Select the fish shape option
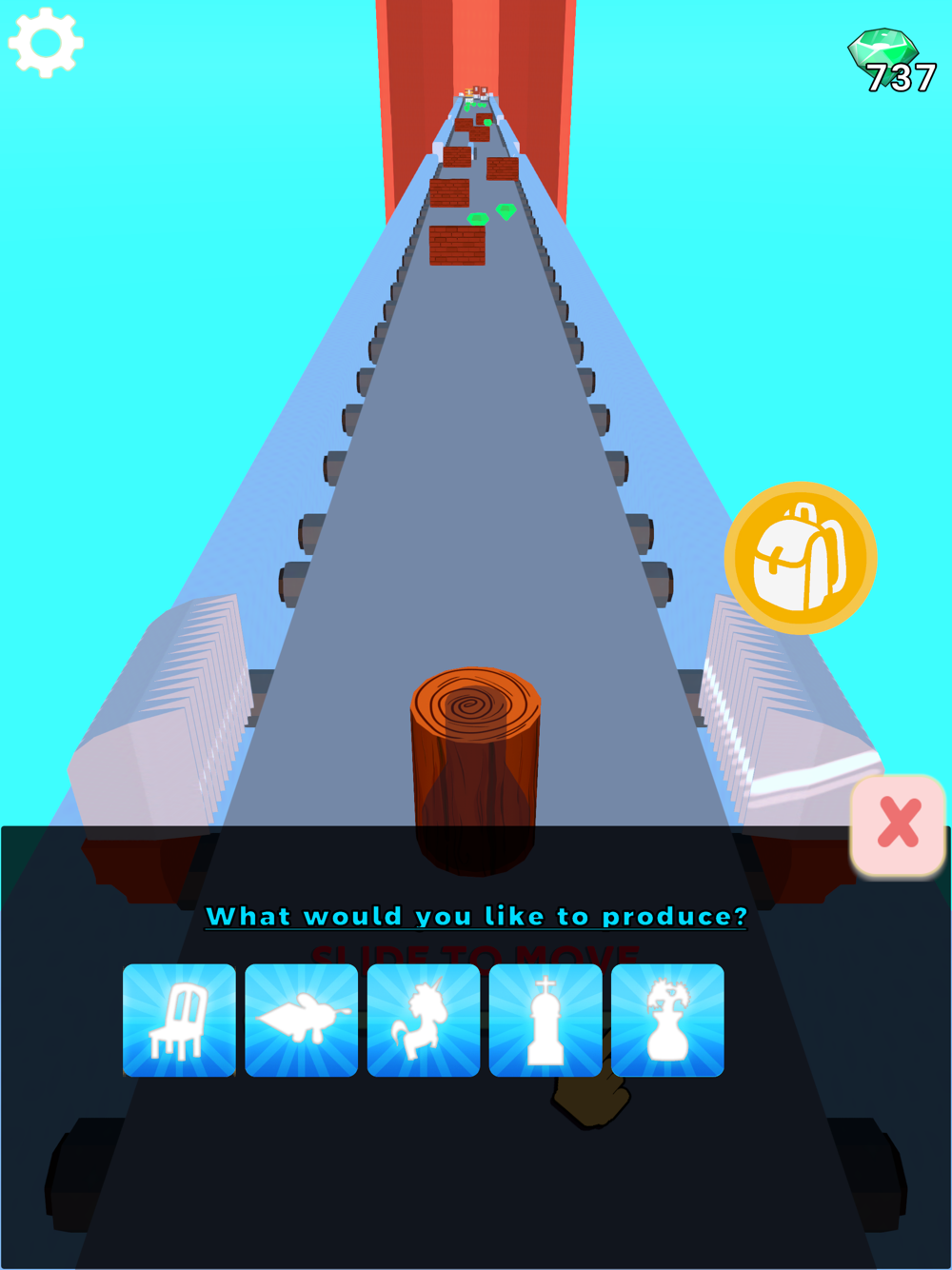Viewport: 952px width, 1270px height. (x=301, y=1020)
